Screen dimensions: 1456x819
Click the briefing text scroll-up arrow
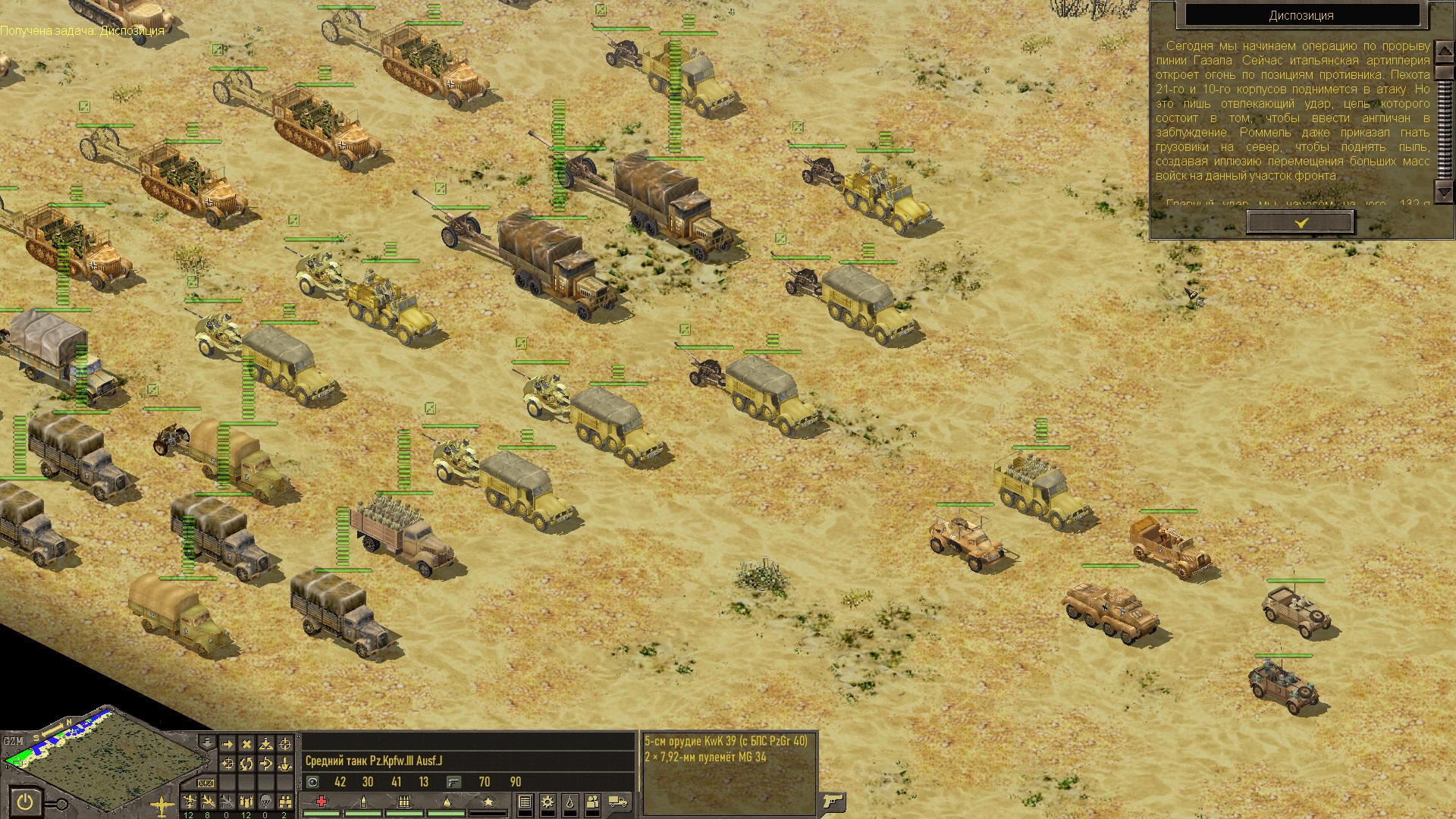[1444, 50]
